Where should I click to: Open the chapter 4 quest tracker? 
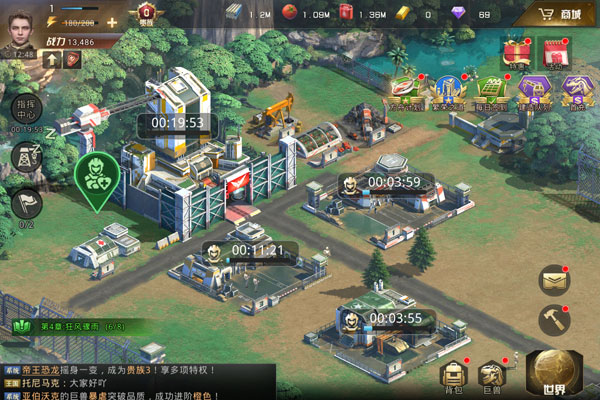pyautogui.click(x=70, y=327)
